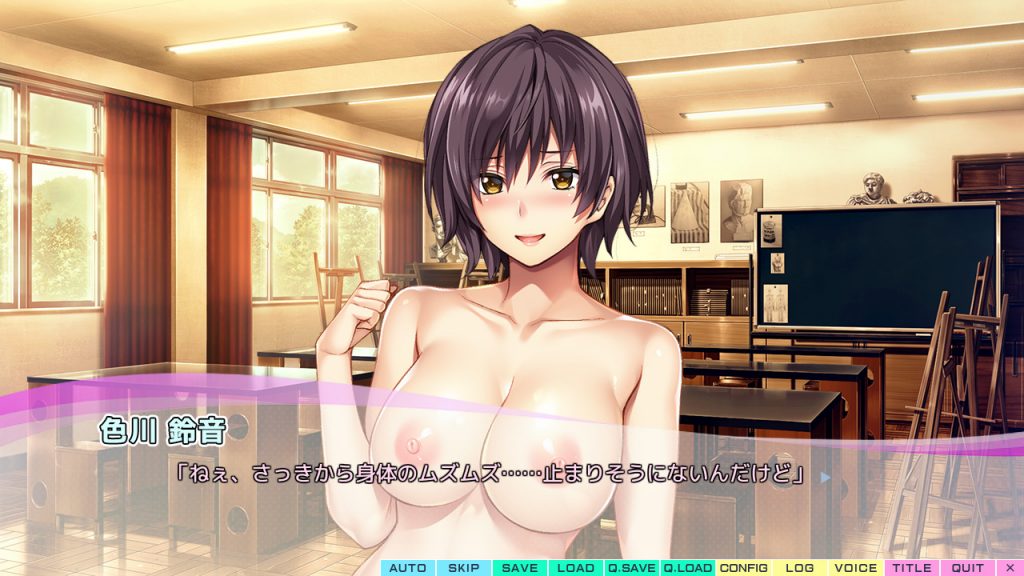
Task: Activate the SKIP button
Action: [x=463, y=568]
